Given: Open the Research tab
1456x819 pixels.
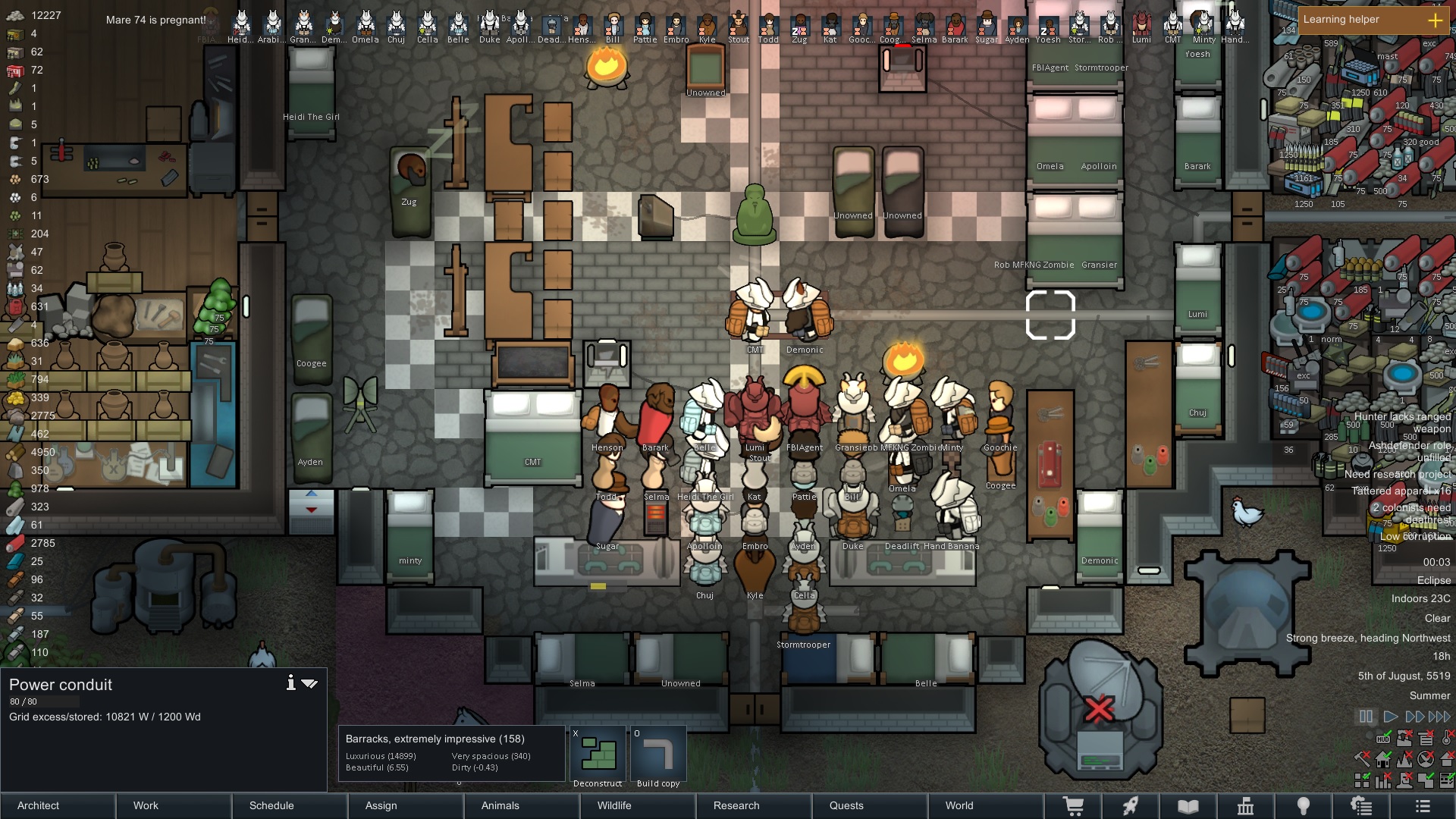Looking at the screenshot, I should pyautogui.click(x=754, y=805).
